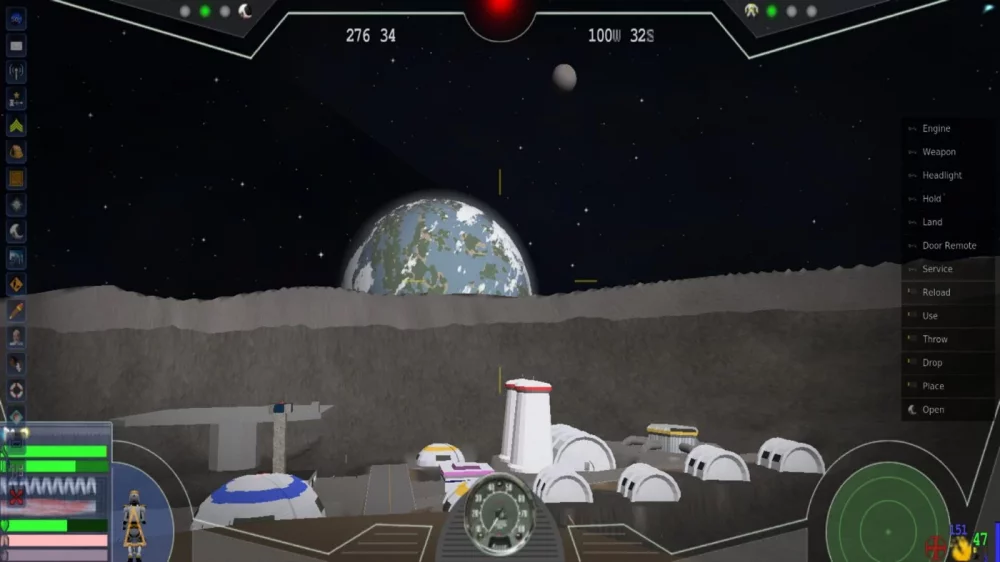Toggle the Engine command
1000x562 pixels.
click(x=936, y=129)
